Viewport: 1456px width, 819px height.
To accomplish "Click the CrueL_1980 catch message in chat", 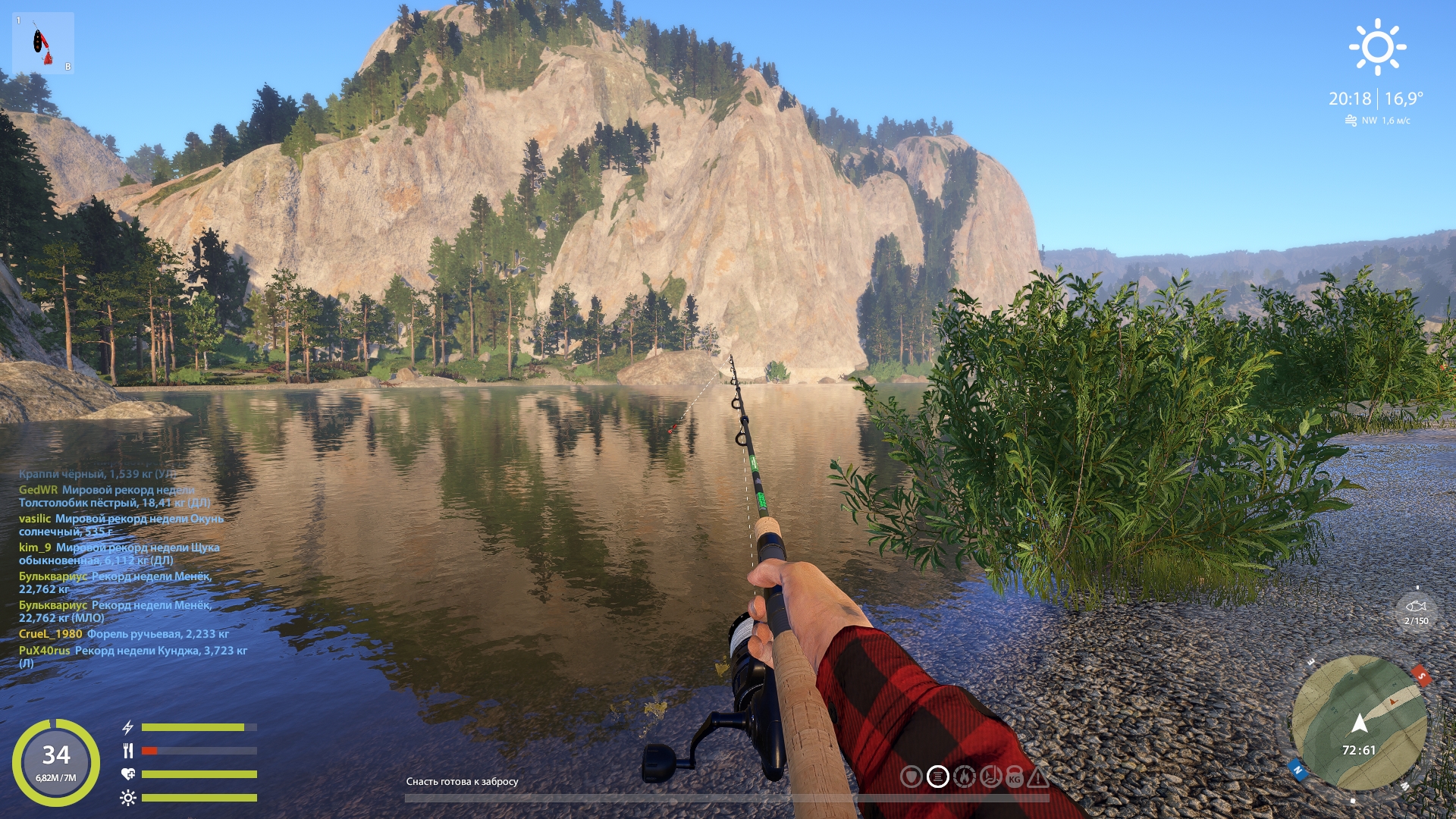I will pyautogui.click(x=124, y=634).
